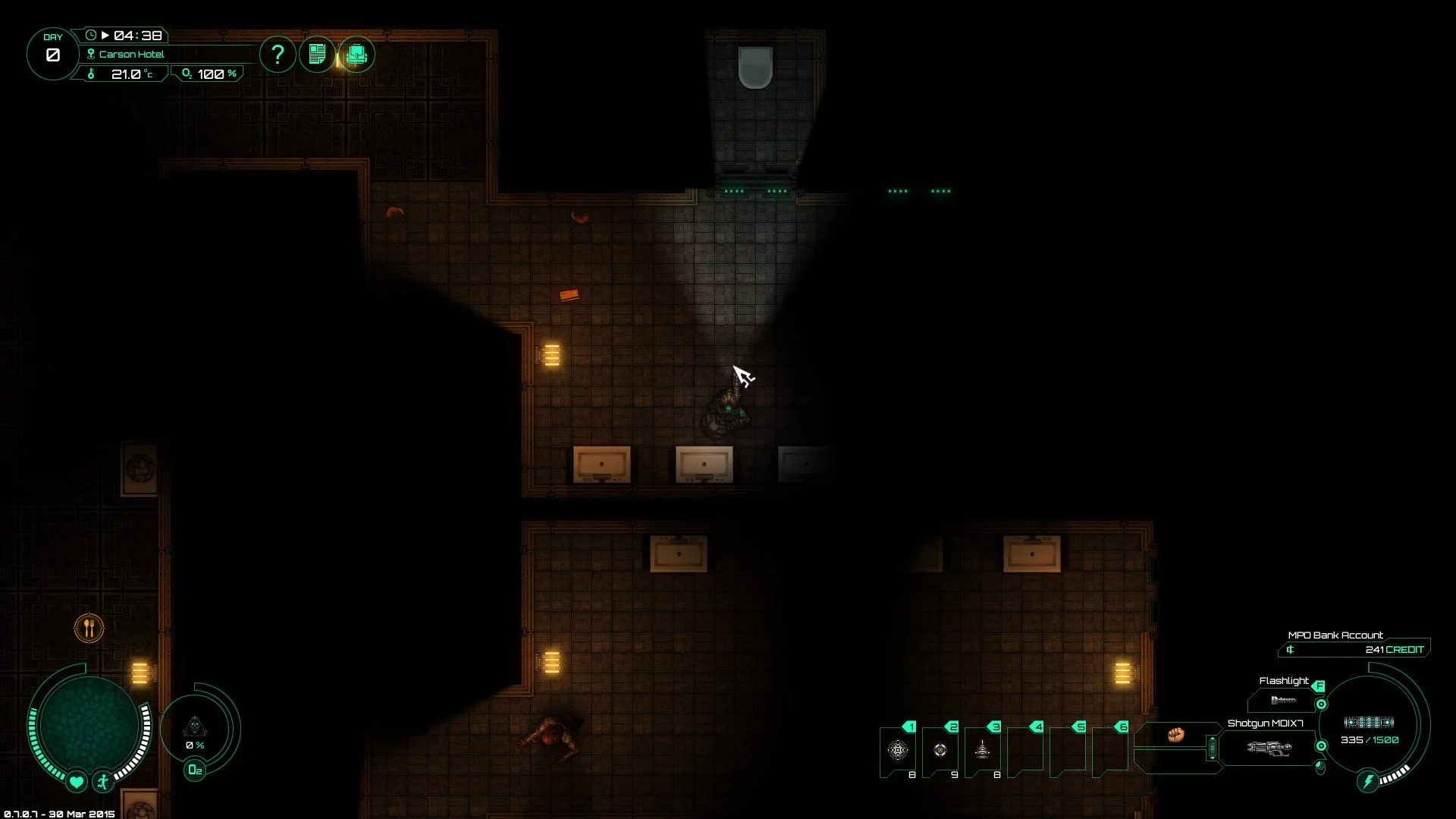Select hotbar slot 1 item
Viewport: 1456px width, 819px height.
coord(898,750)
